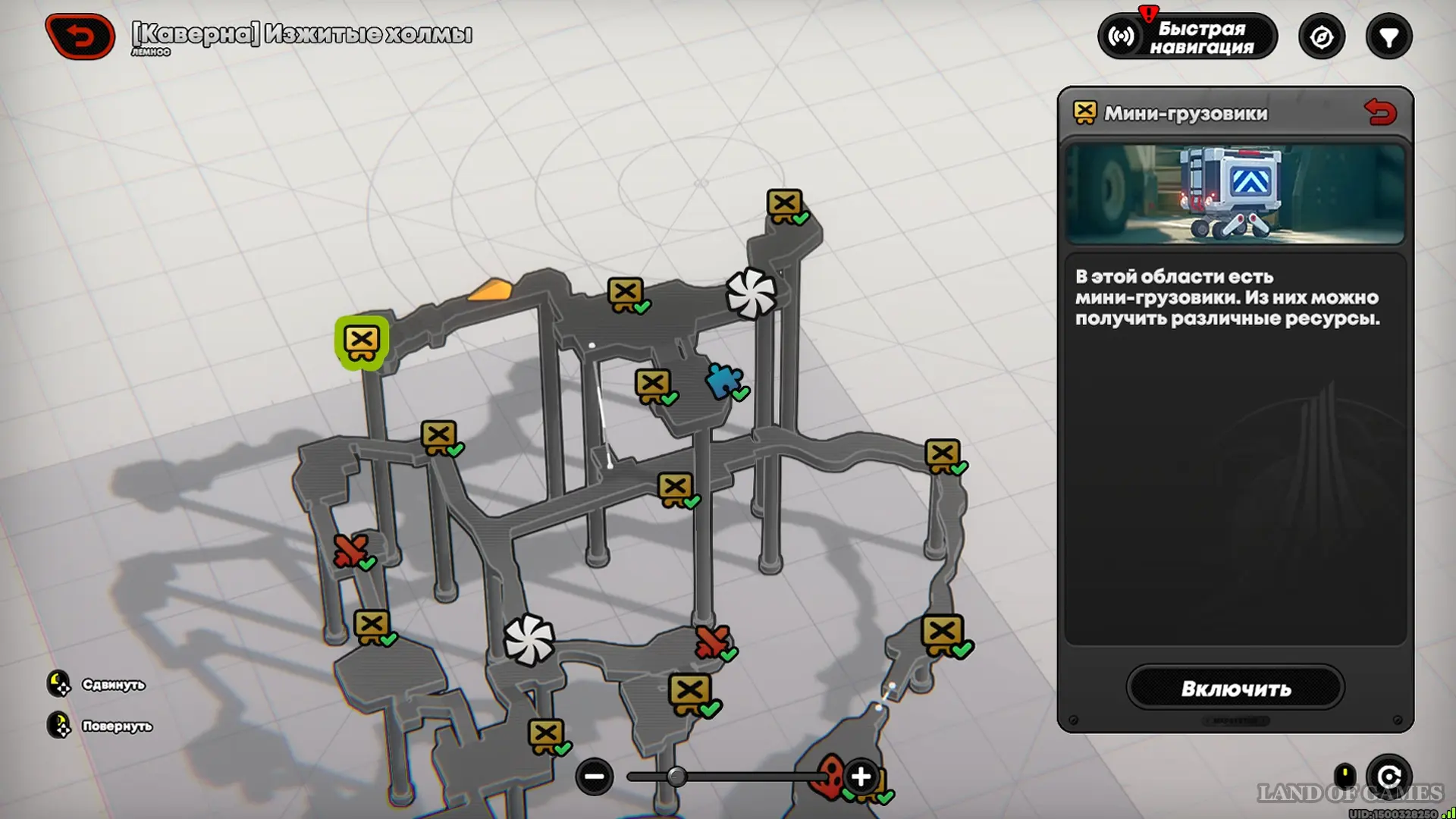1456x819 pixels.
Task: Click the map zoom slider handle
Action: (676, 777)
